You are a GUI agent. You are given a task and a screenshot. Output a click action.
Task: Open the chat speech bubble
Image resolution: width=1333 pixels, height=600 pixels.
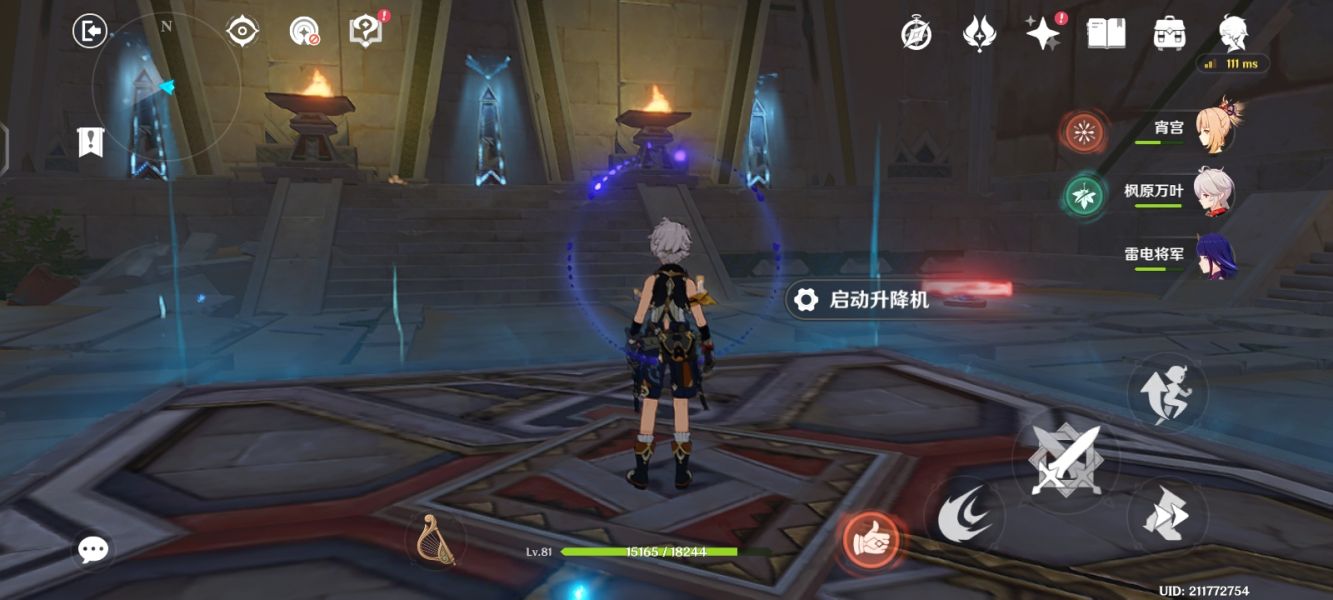(94, 548)
